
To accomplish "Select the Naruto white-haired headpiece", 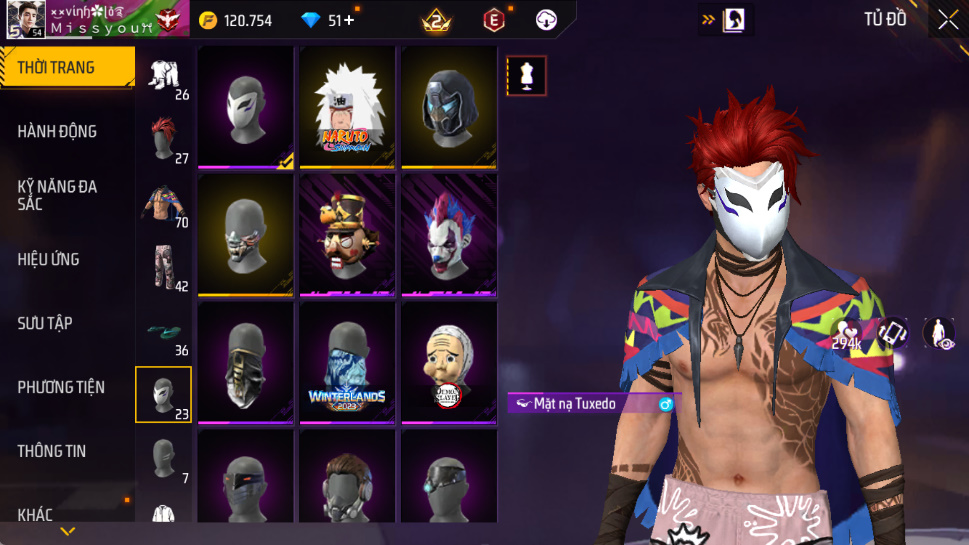I will (347, 107).
